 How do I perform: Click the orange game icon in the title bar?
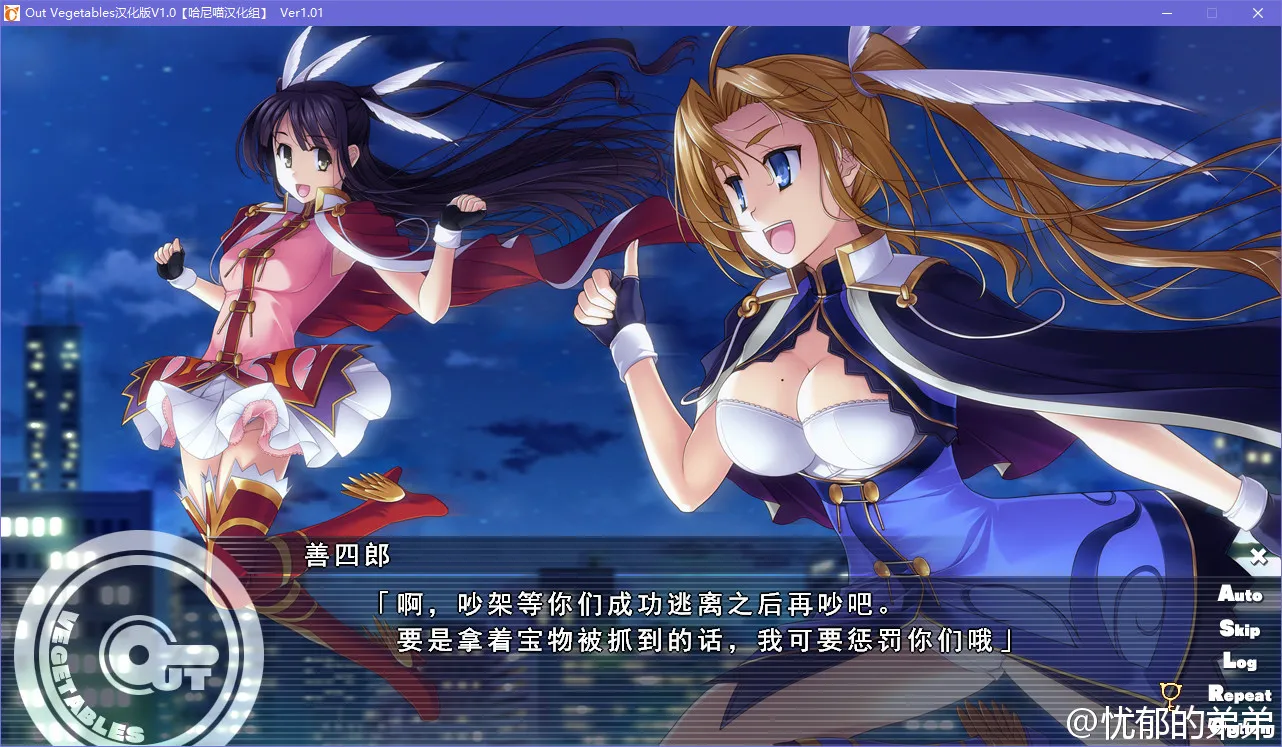tap(11, 13)
